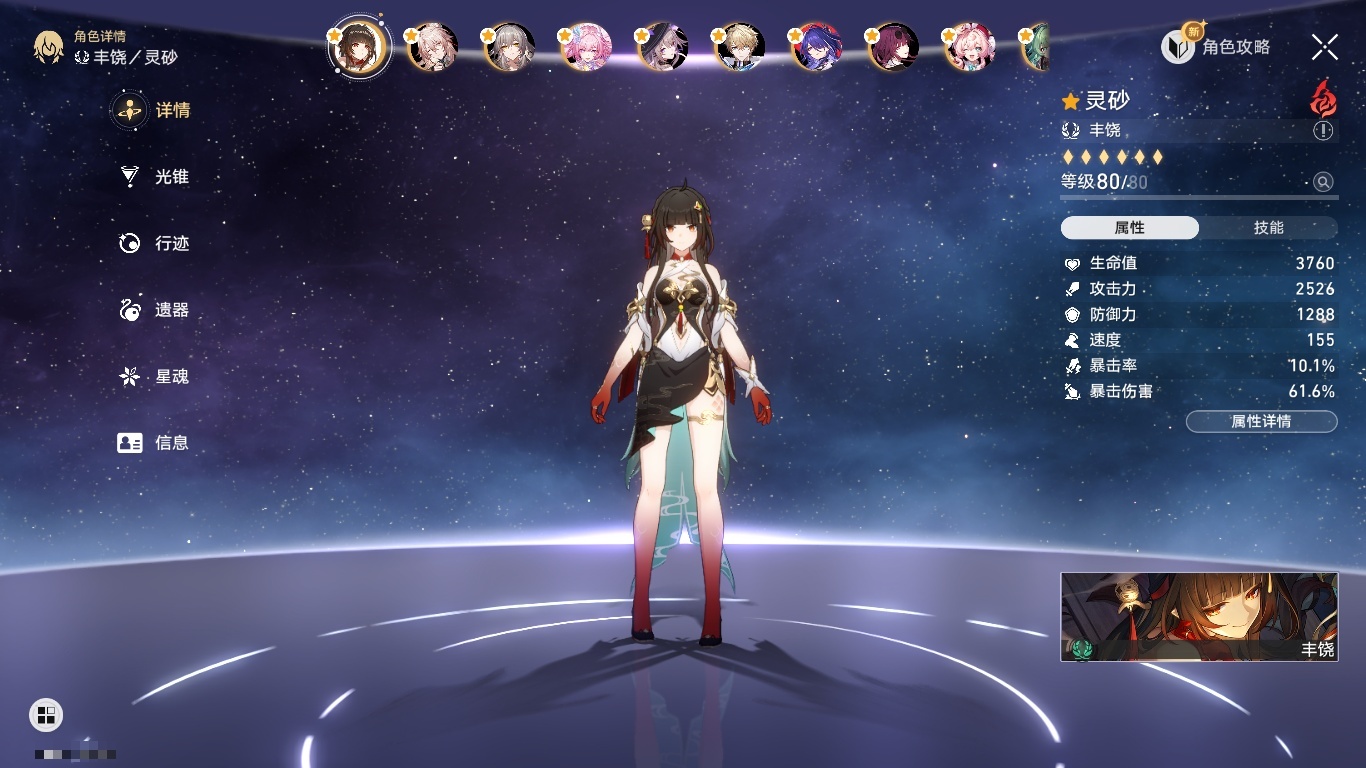Open the 丰饶 character artwork thumbnail
This screenshot has width=1366, height=768.
[1199, 617]
